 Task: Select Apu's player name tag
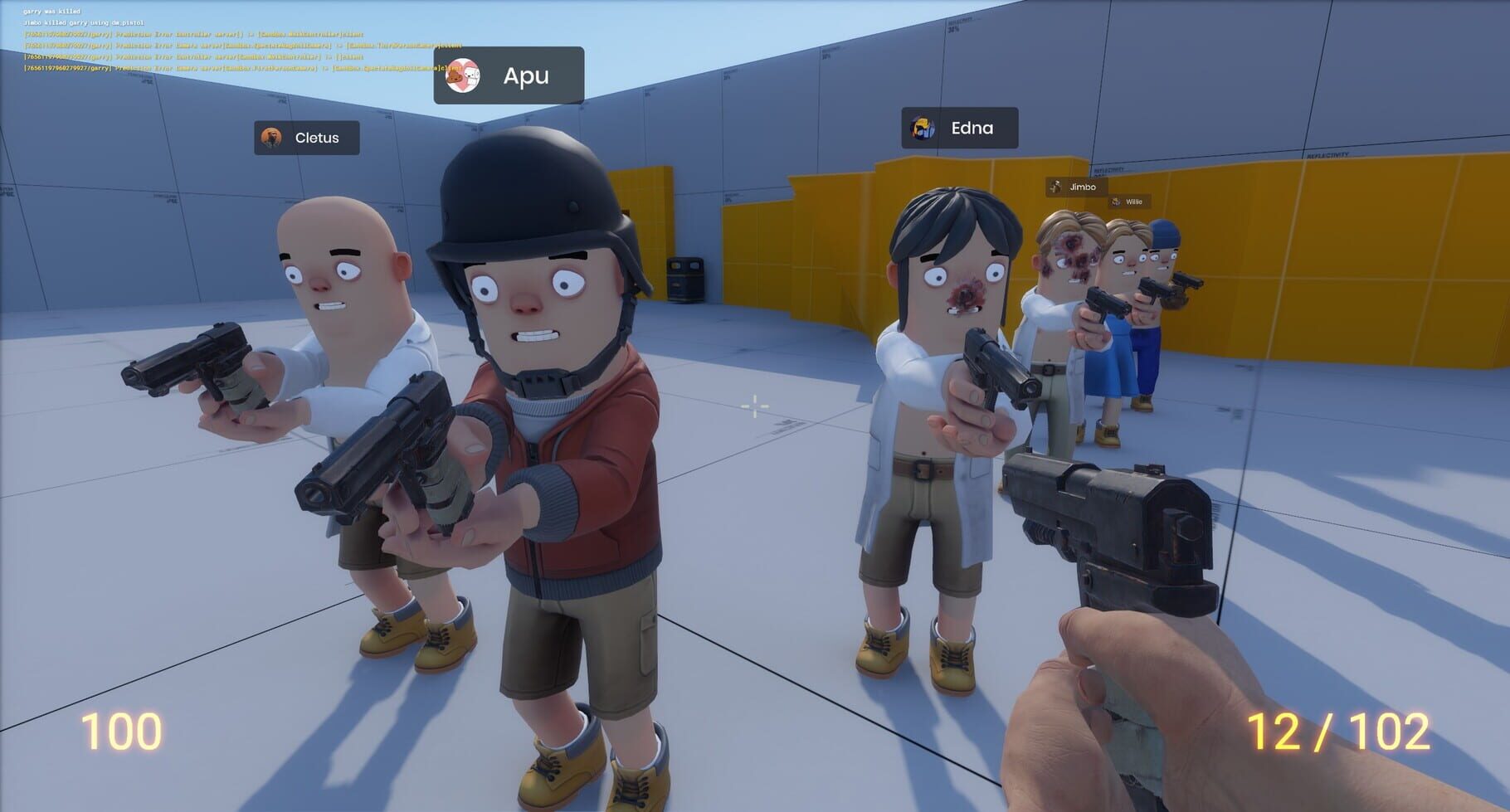click(509, 75)
